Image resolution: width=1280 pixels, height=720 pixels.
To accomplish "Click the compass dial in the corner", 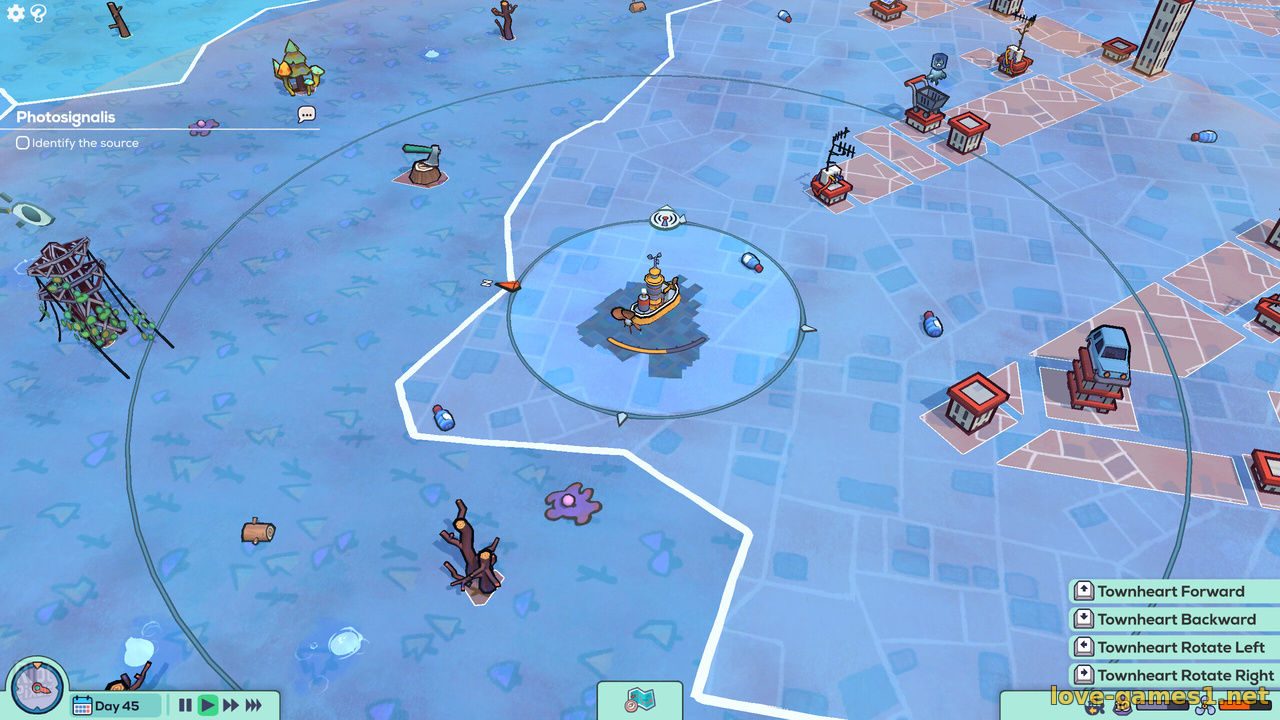I will coord(37,688).
